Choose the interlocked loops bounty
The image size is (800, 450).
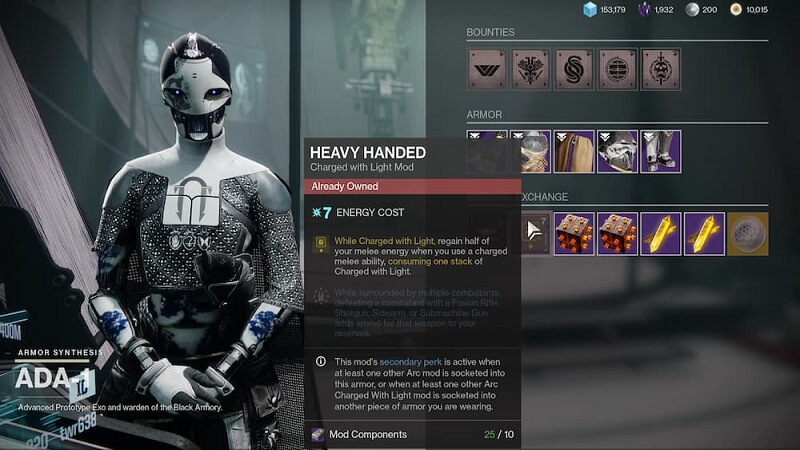574,69
